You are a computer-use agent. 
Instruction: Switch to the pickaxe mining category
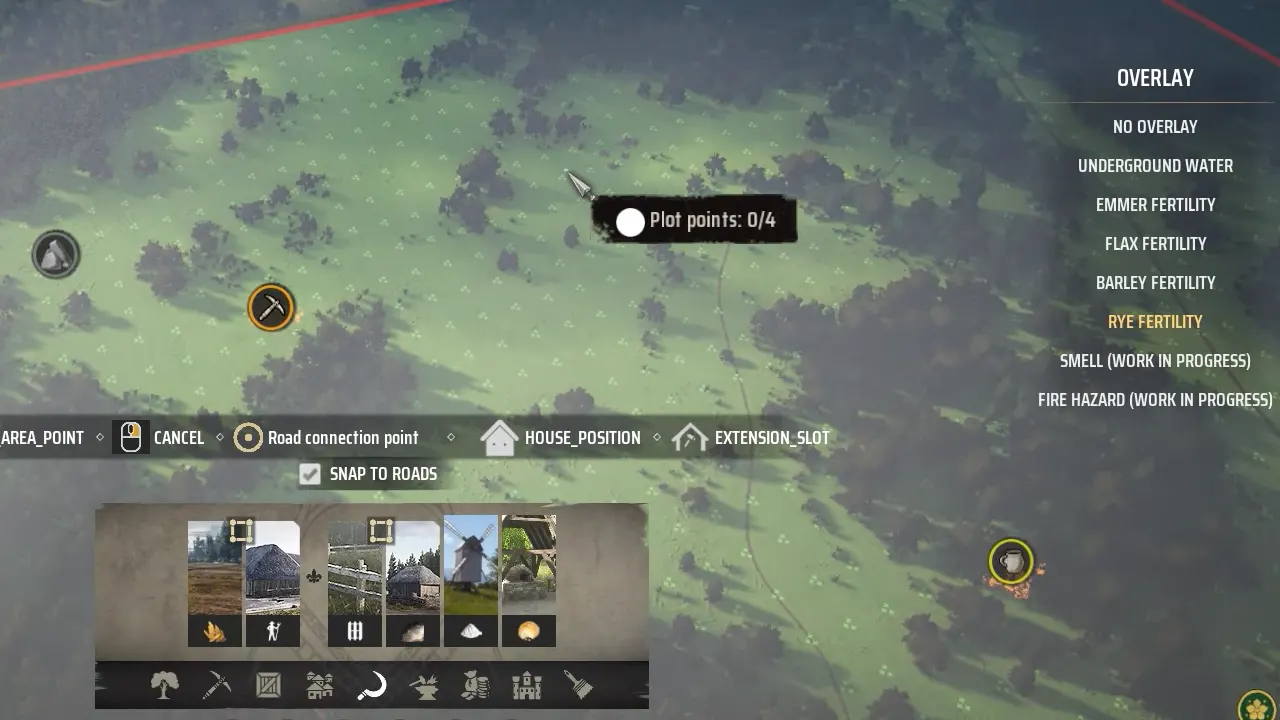tap(216, 686)
